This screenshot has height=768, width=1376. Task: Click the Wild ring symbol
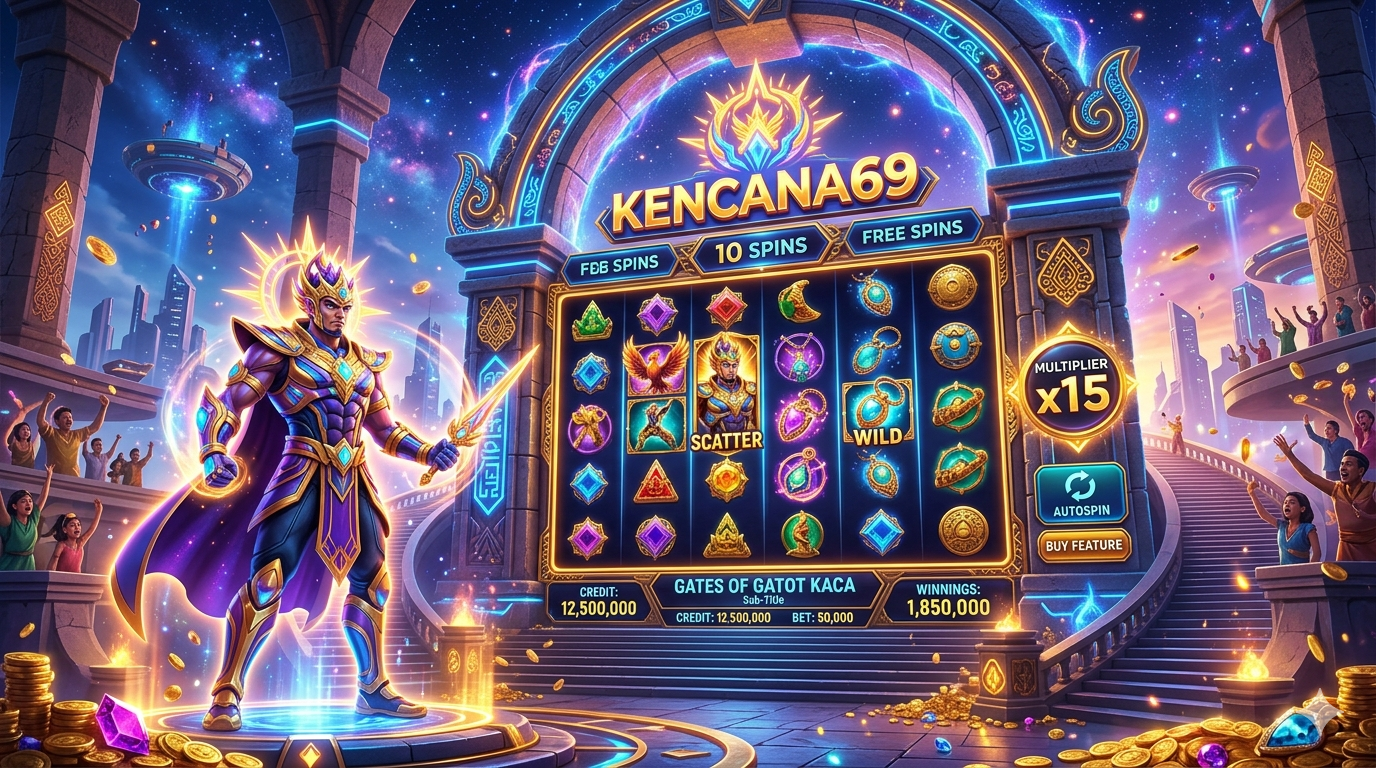coord(878,412)
